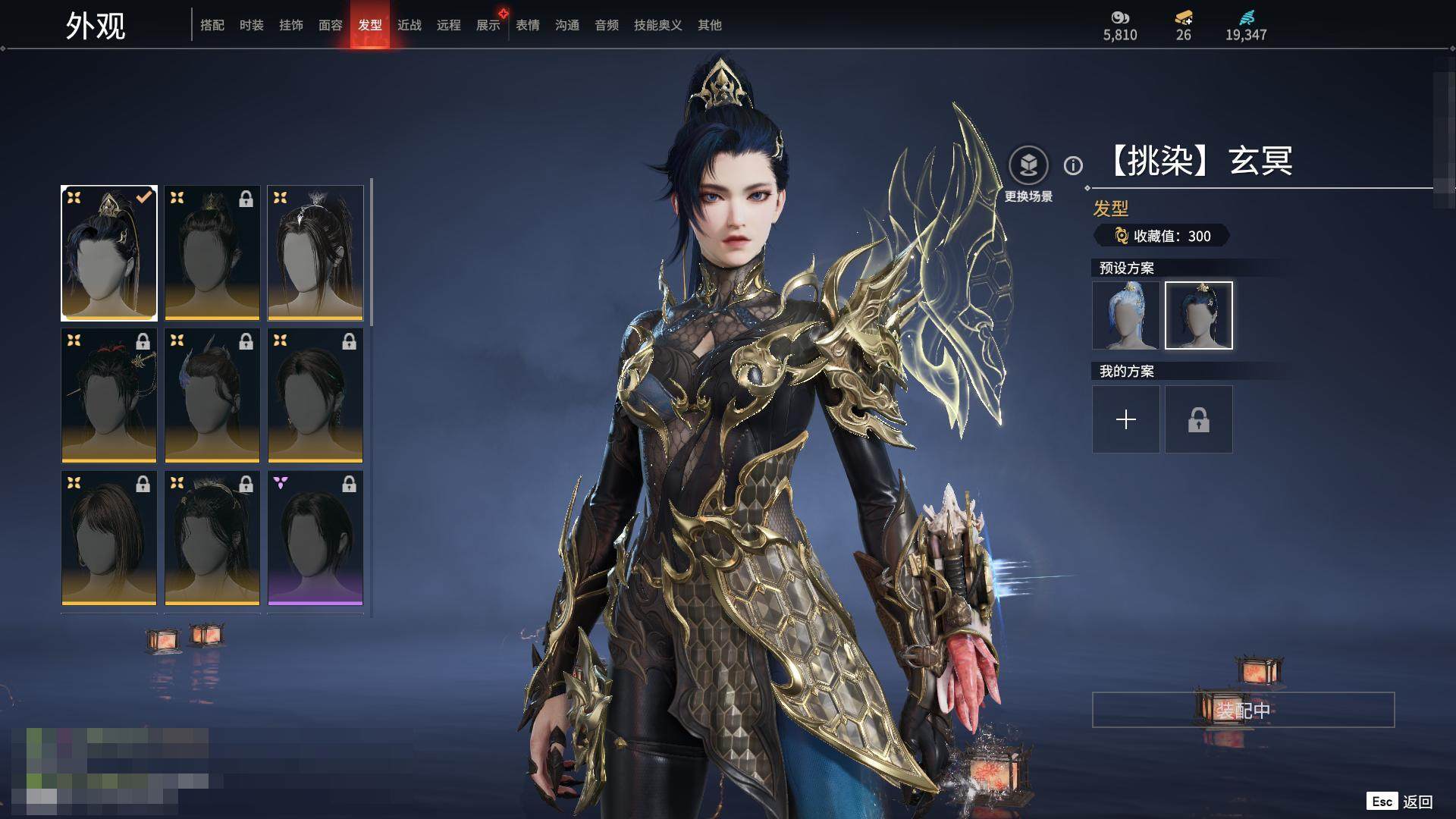The image size is (1456, 819).
Task: Show hairstyle info via the info icon
Action: [x=1073, y=165]
